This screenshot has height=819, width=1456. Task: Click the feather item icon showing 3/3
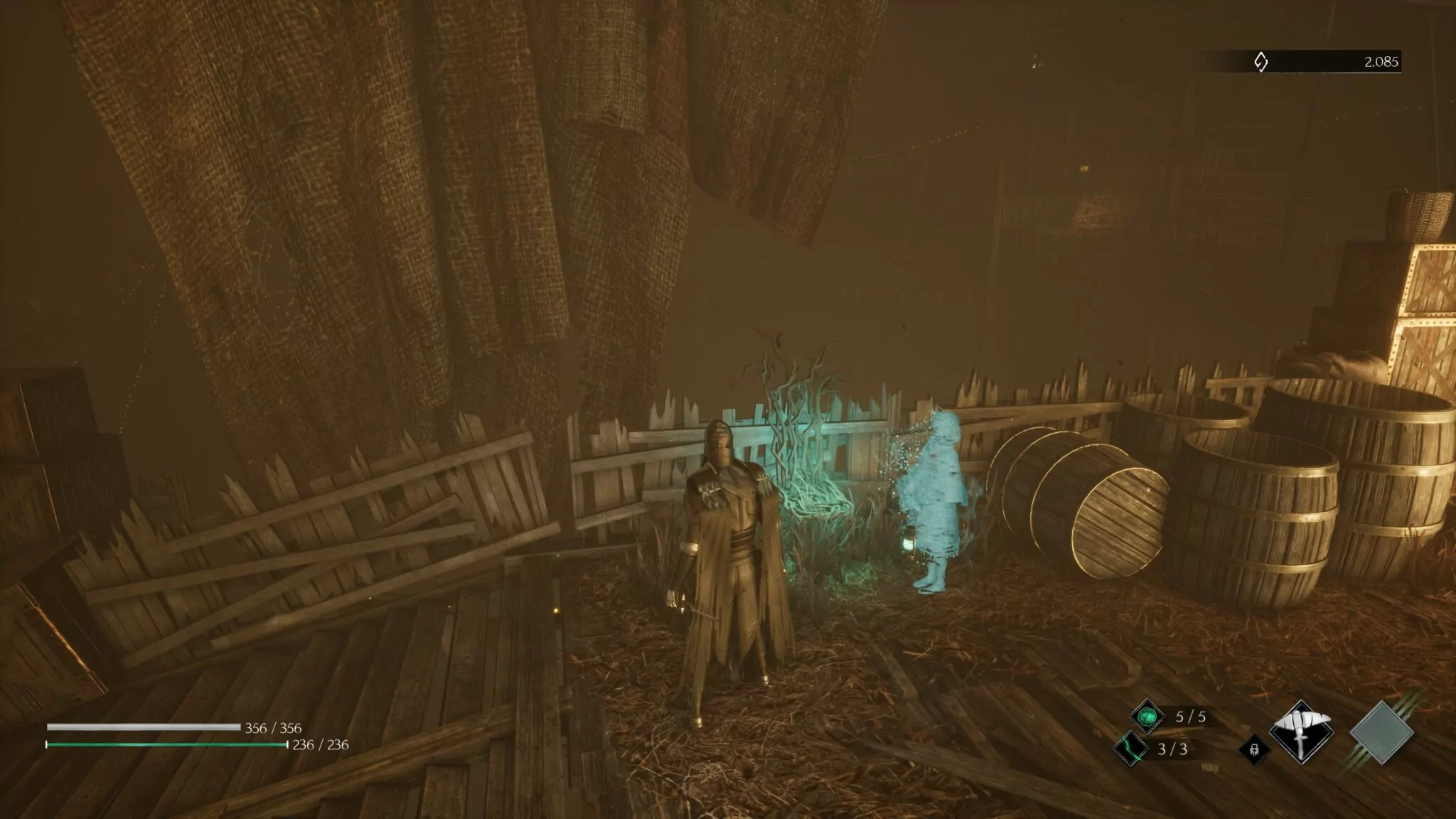1130,749
